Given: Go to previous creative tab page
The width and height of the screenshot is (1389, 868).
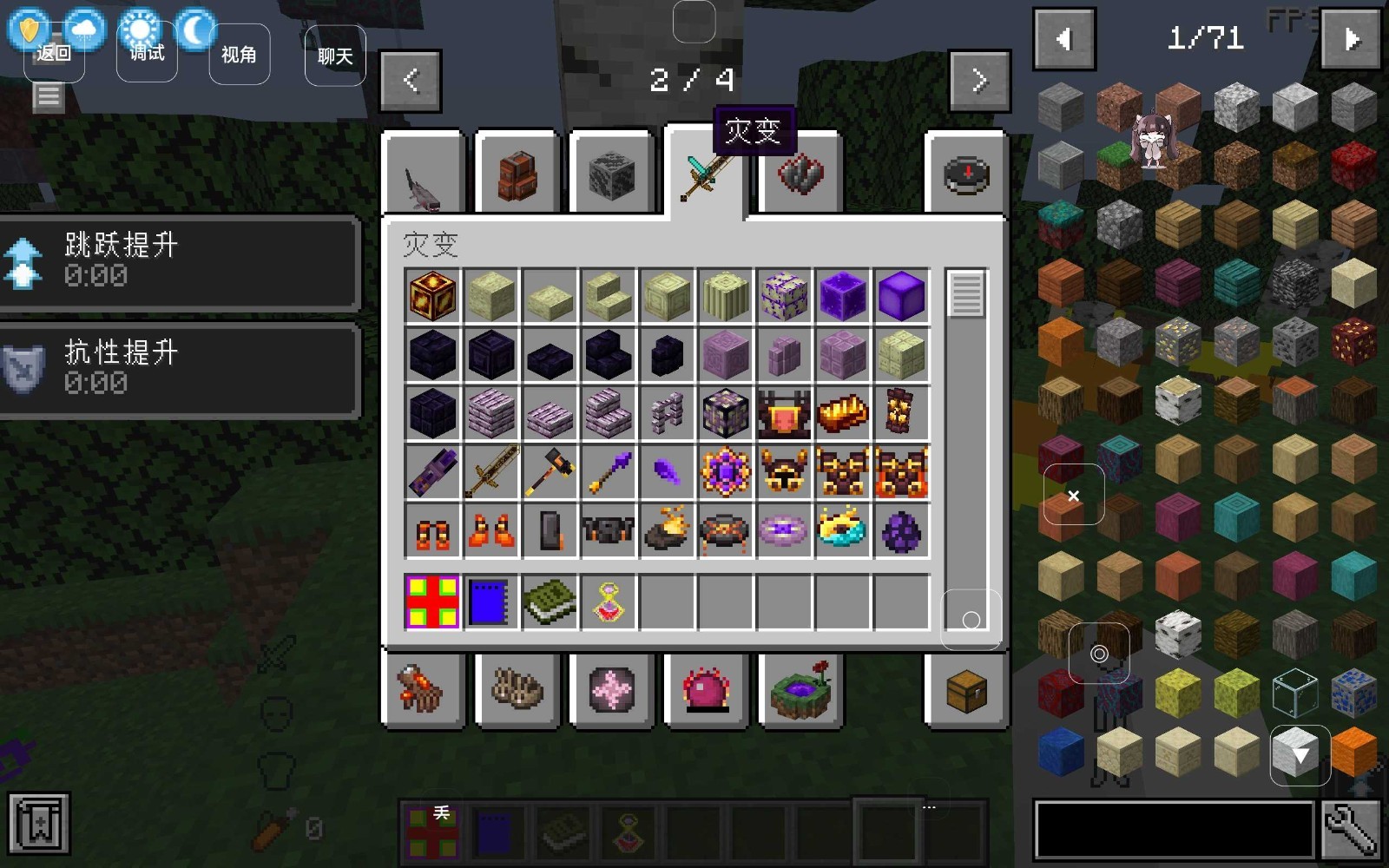Looking at the screenshot, I should (x=411, y=81).
